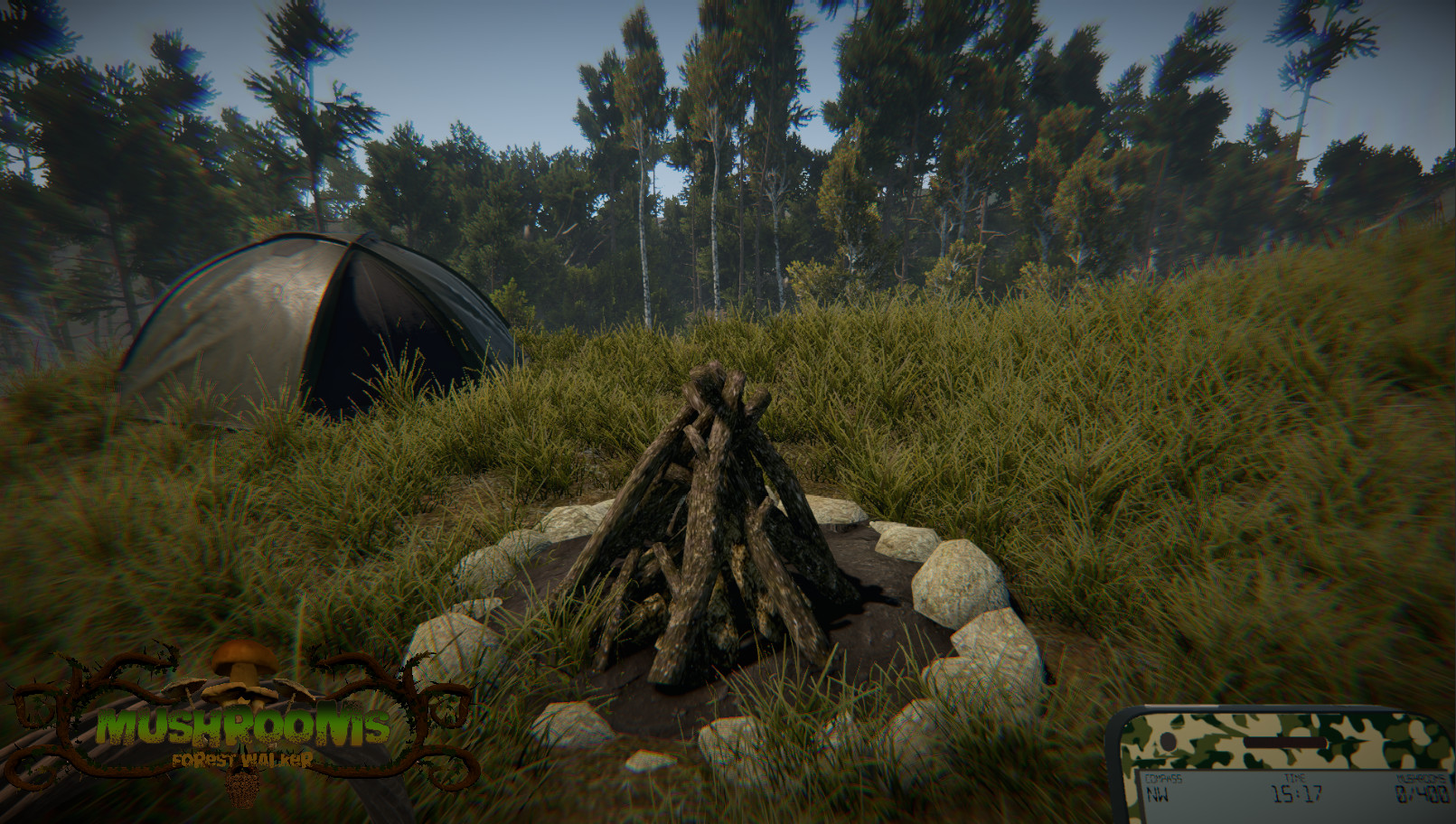Tap the TIME display on the phone screen
Image resolution: width=1456 pixels, height=824 pixels.
pyautogui.click(x=1297, y=776)
